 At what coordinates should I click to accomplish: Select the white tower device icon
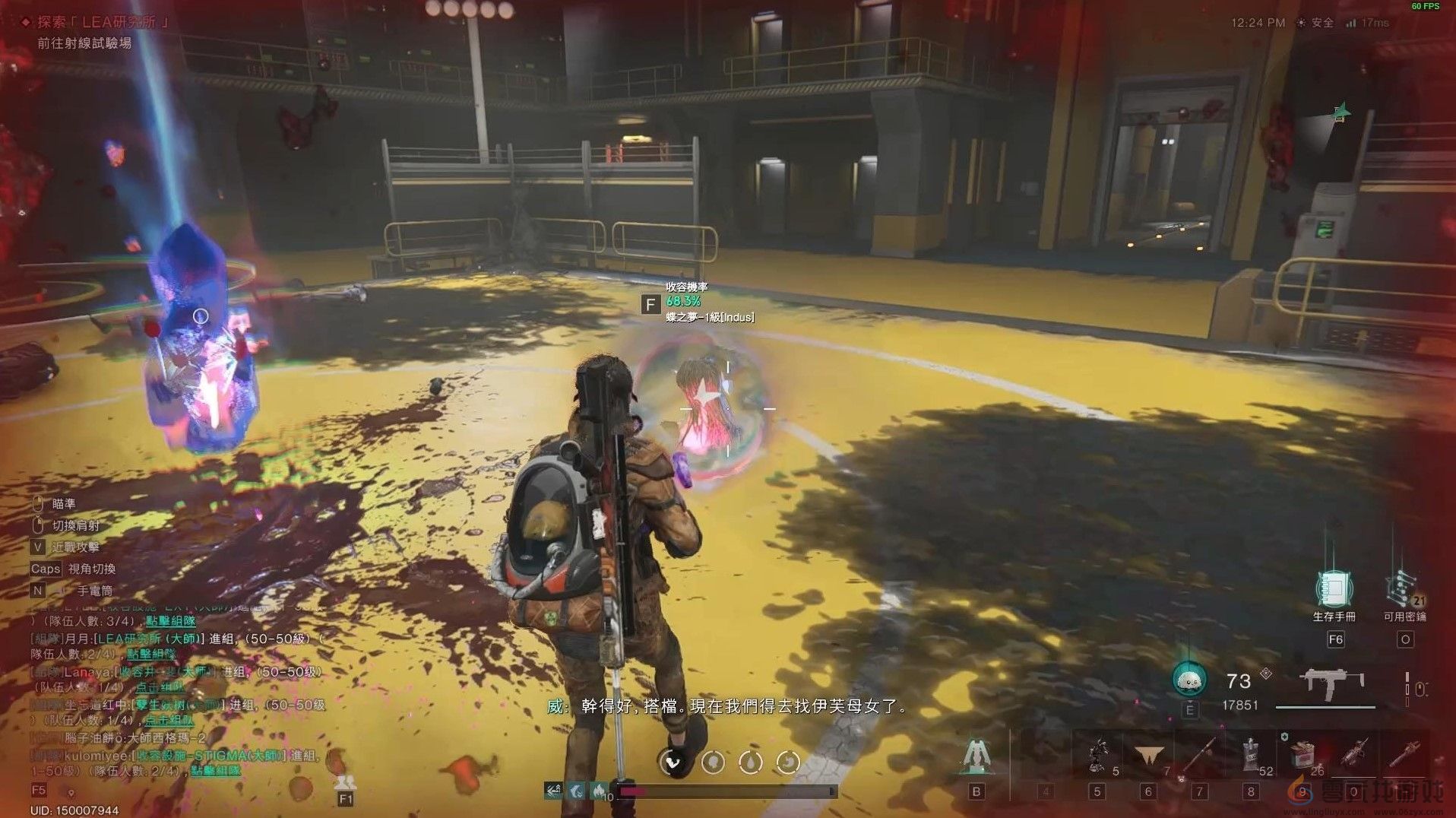click(976, 755)
